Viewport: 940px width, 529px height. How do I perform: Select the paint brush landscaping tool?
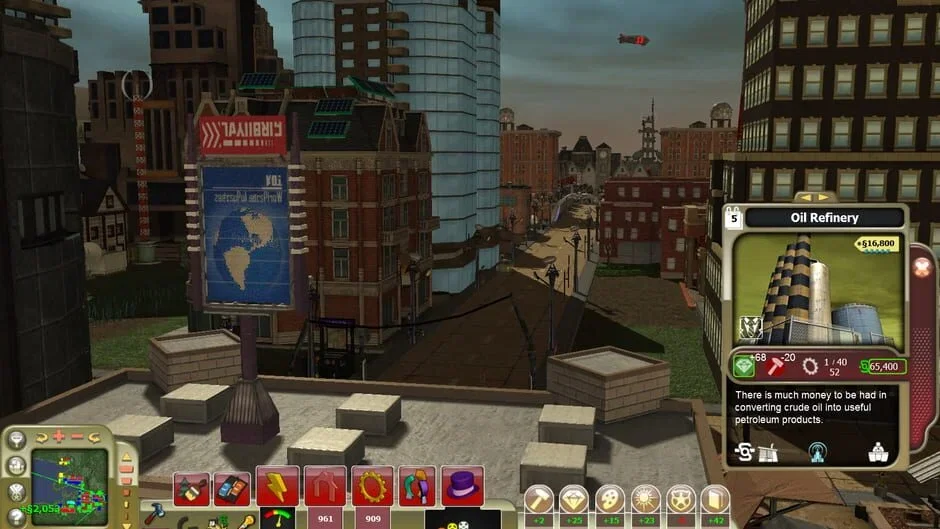pos(190,488)
